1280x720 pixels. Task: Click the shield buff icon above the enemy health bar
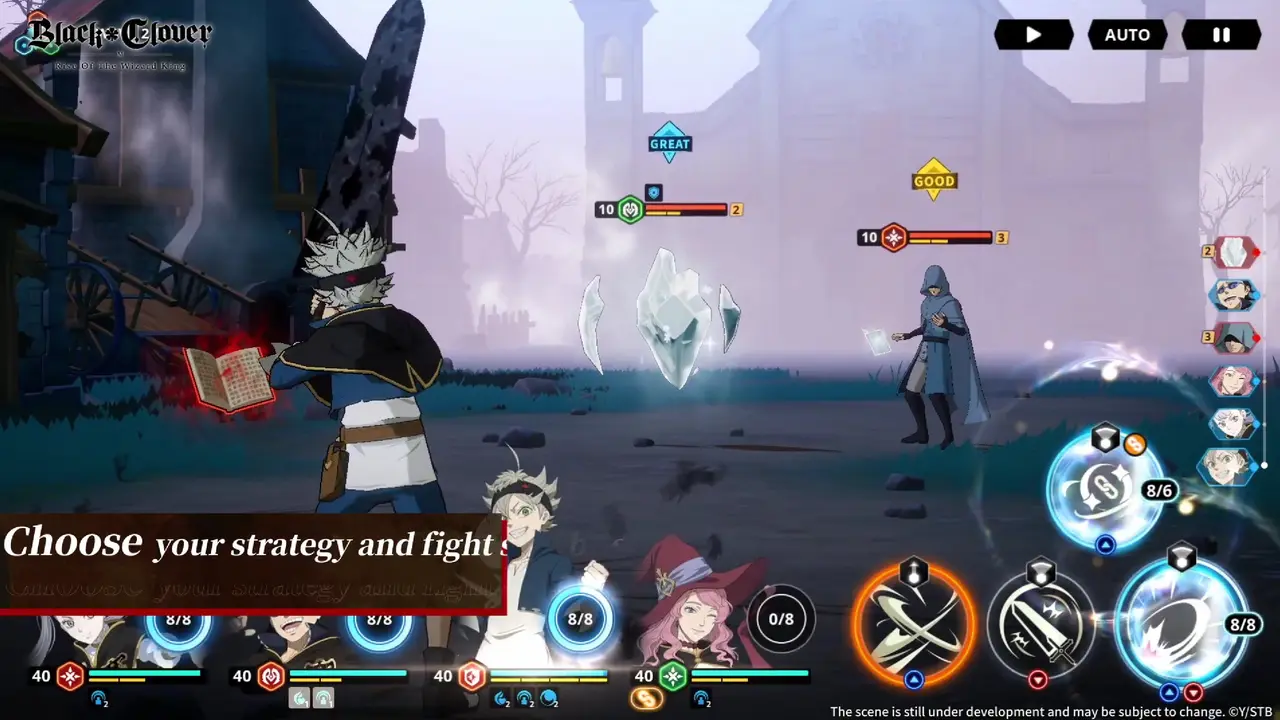pos(655,191)
